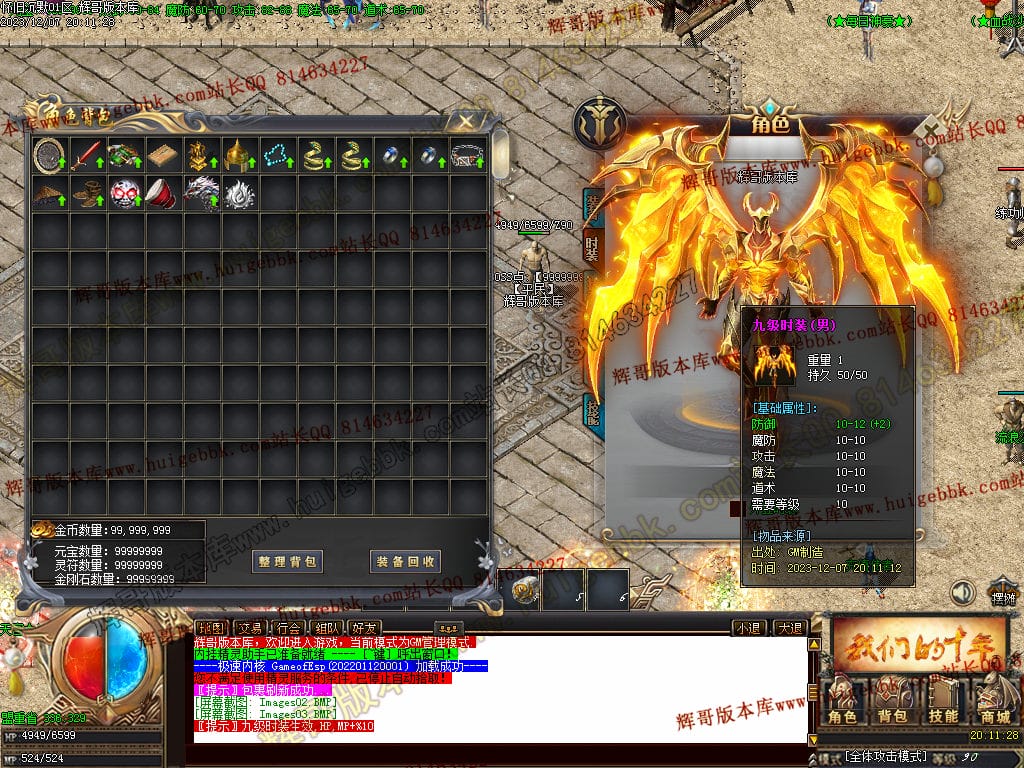
Task: Click 小退 to return to character select
Action: 749,628
